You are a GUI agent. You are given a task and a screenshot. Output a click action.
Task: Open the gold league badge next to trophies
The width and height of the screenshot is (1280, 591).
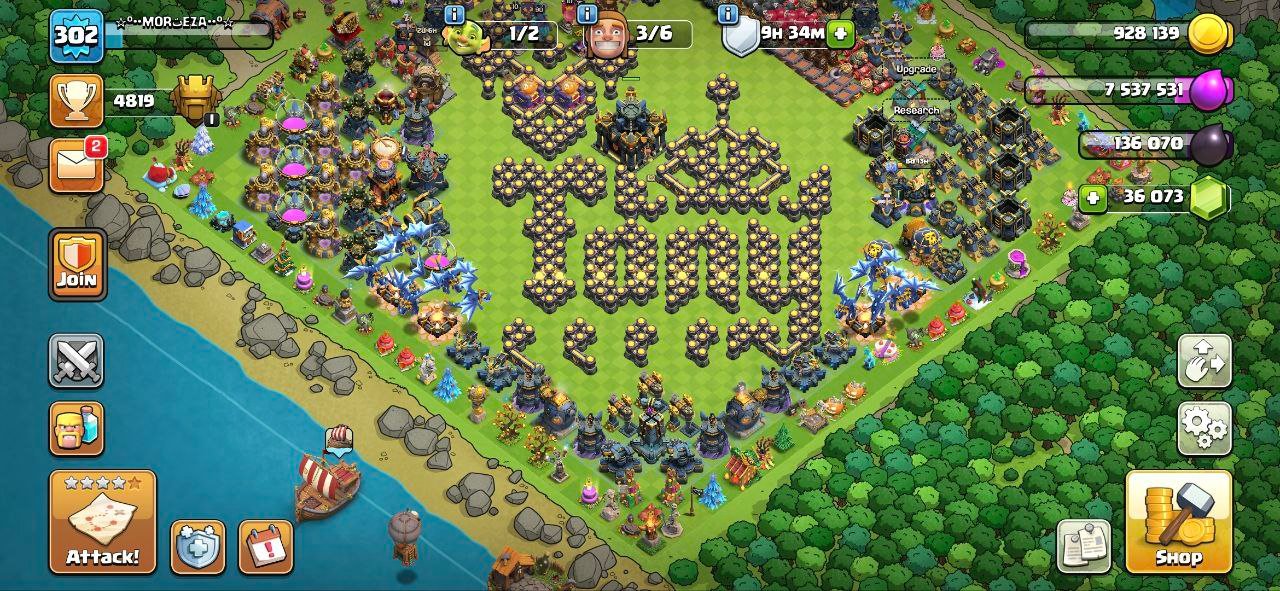tap(194, 99)
